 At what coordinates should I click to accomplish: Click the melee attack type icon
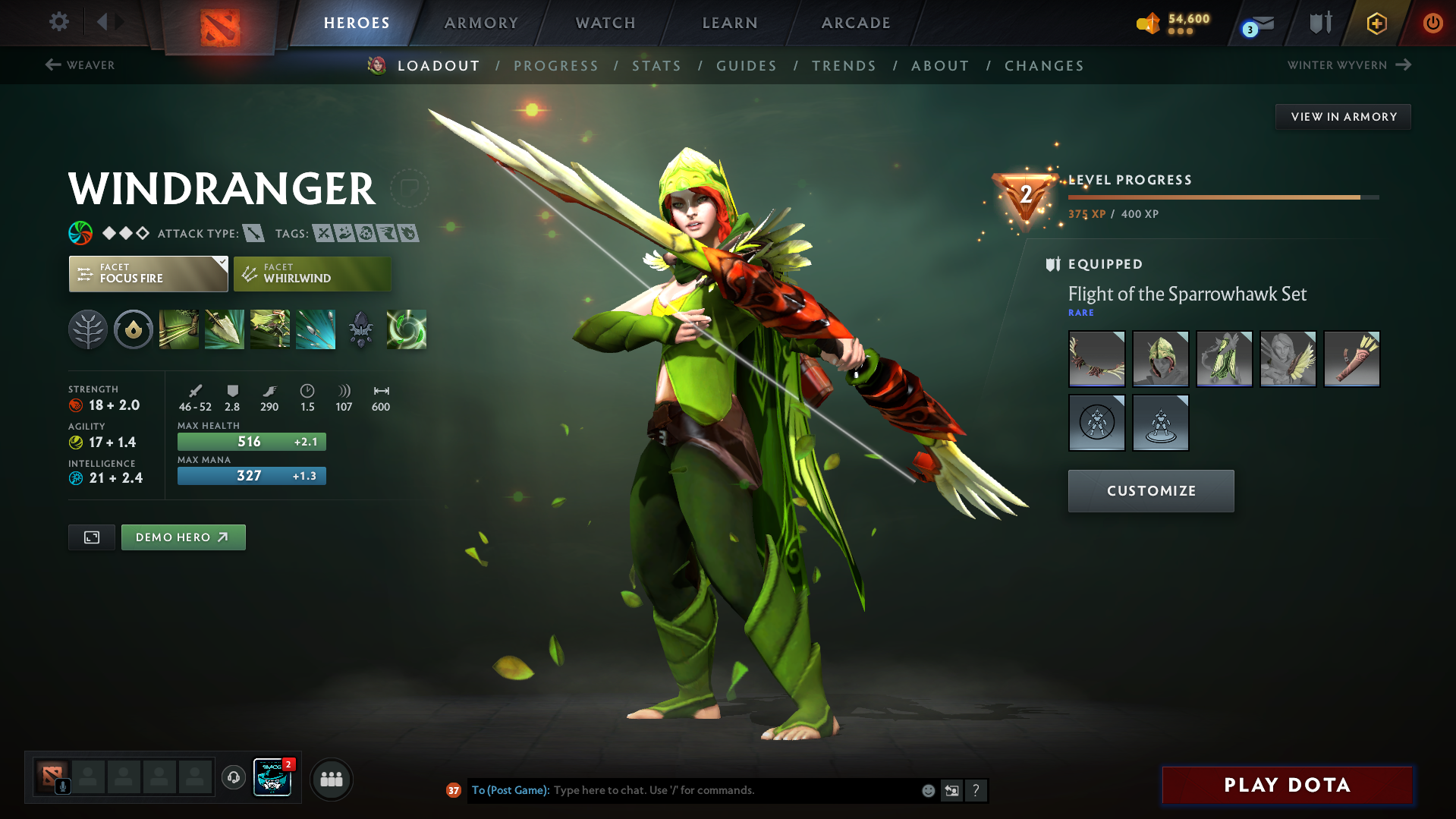pos(253,233)
